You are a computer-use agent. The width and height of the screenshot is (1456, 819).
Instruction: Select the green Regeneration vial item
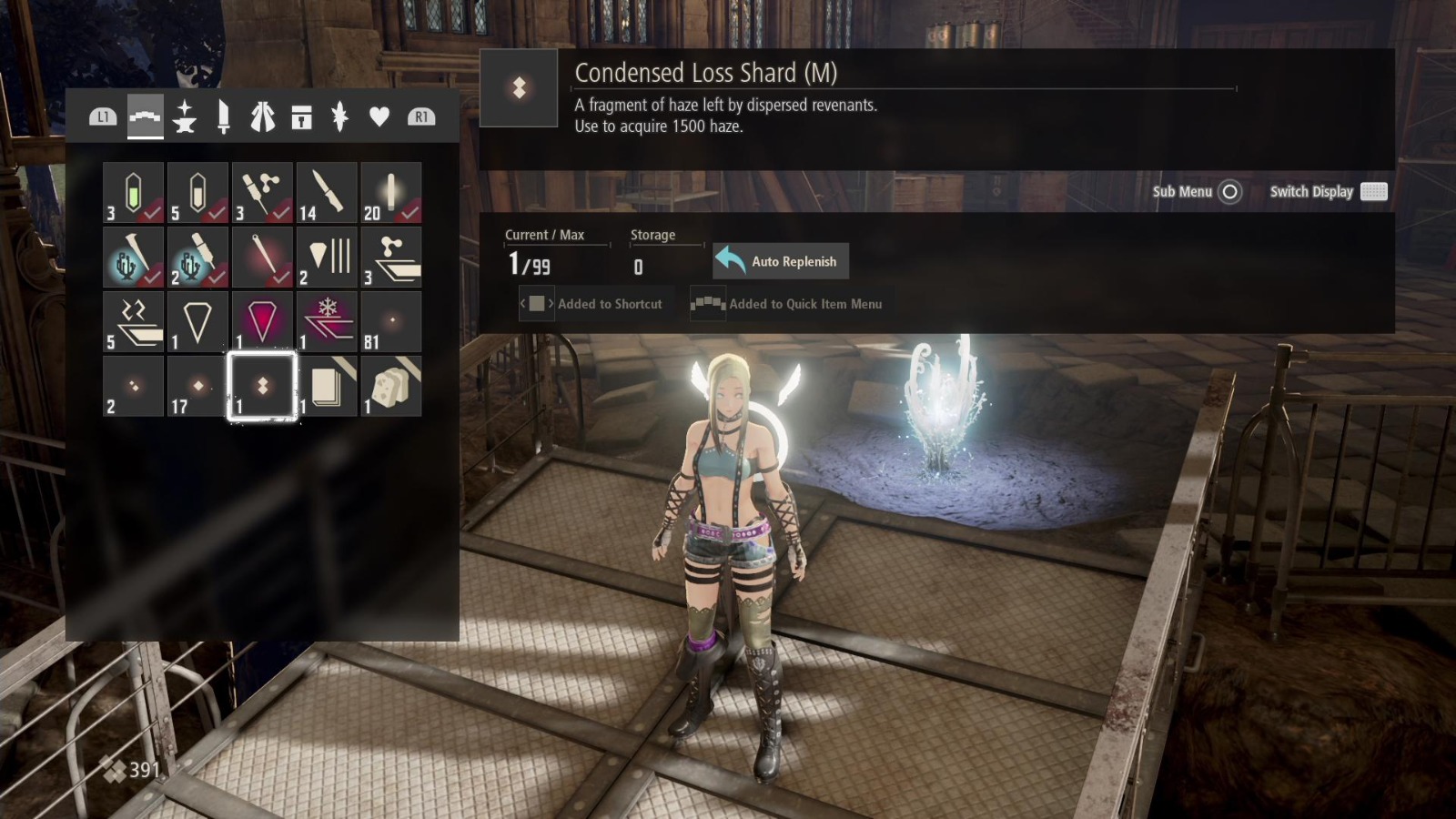(x=132, y=191)
